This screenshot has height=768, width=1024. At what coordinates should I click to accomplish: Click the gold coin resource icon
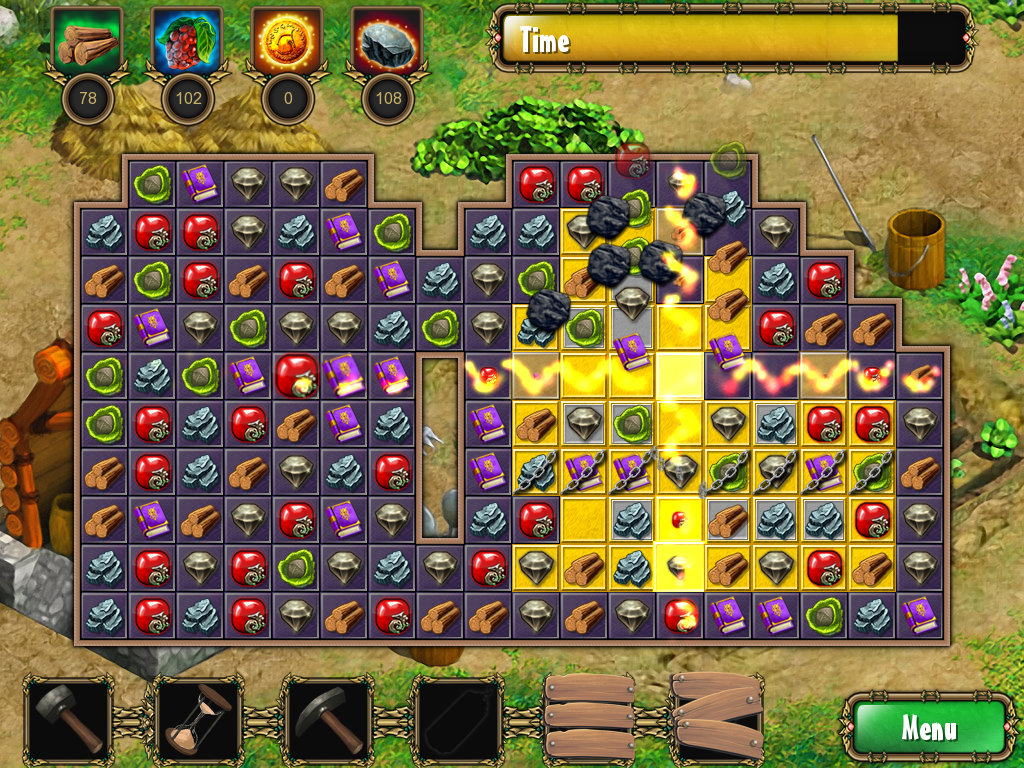(x=287, y=42)
